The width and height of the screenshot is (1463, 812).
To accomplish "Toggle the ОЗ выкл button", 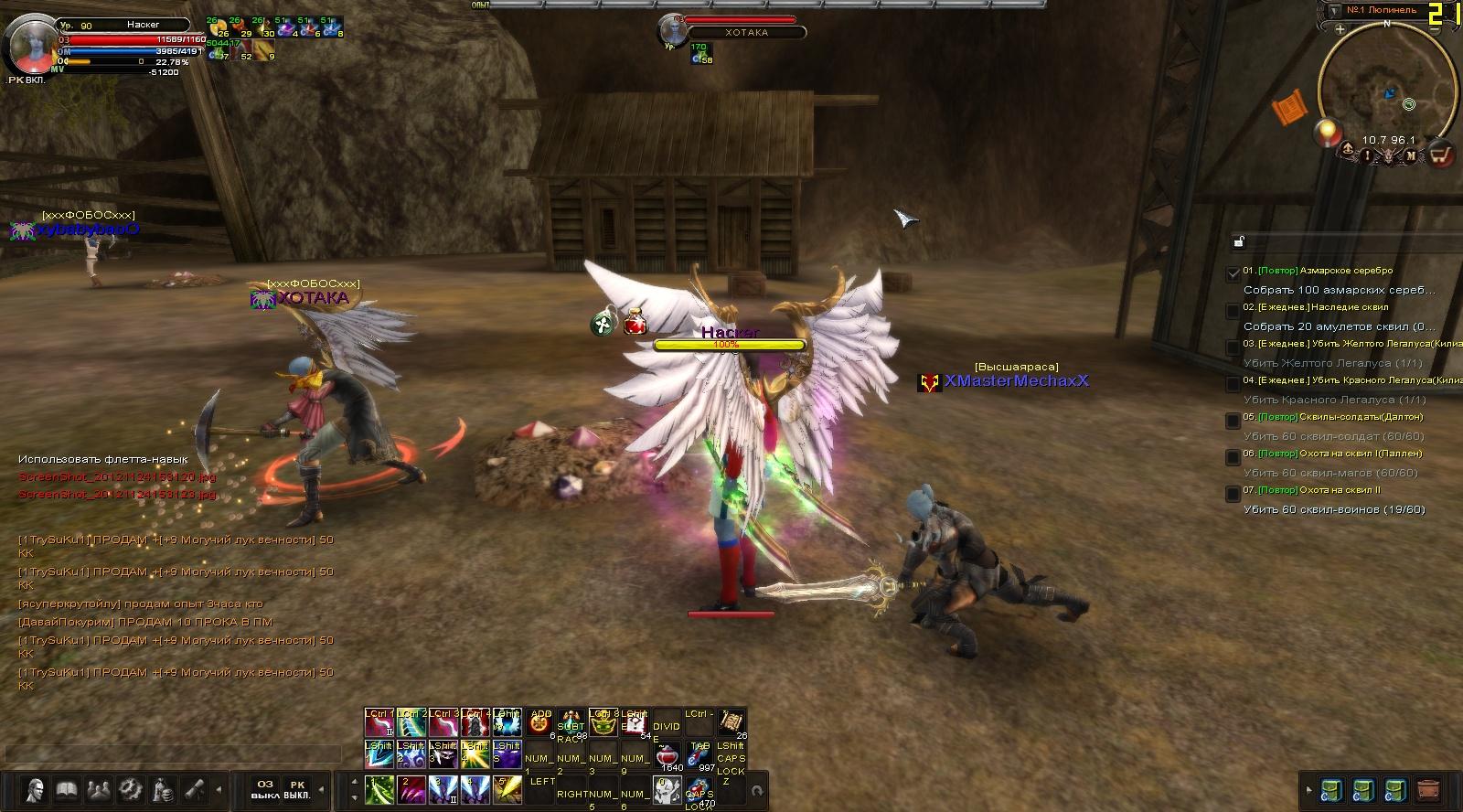I will click(x=264, y=789).
